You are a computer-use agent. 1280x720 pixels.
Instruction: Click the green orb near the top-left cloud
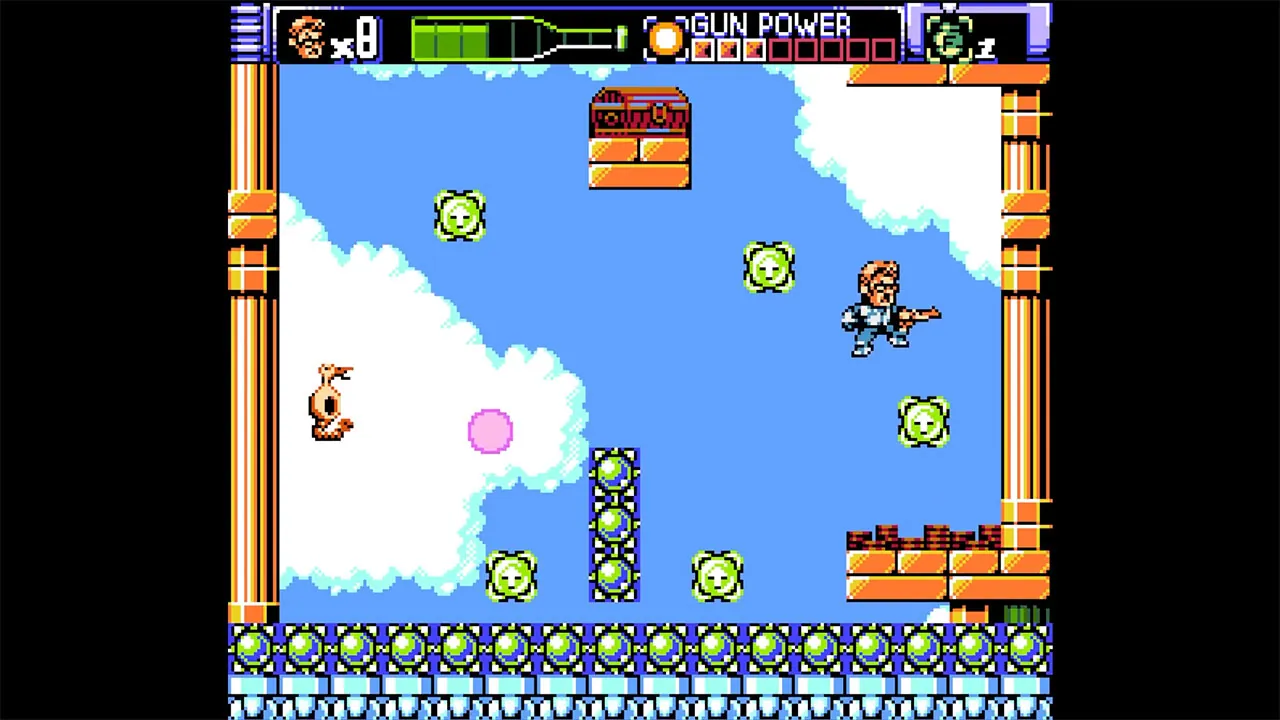click(x=460, y=215)
